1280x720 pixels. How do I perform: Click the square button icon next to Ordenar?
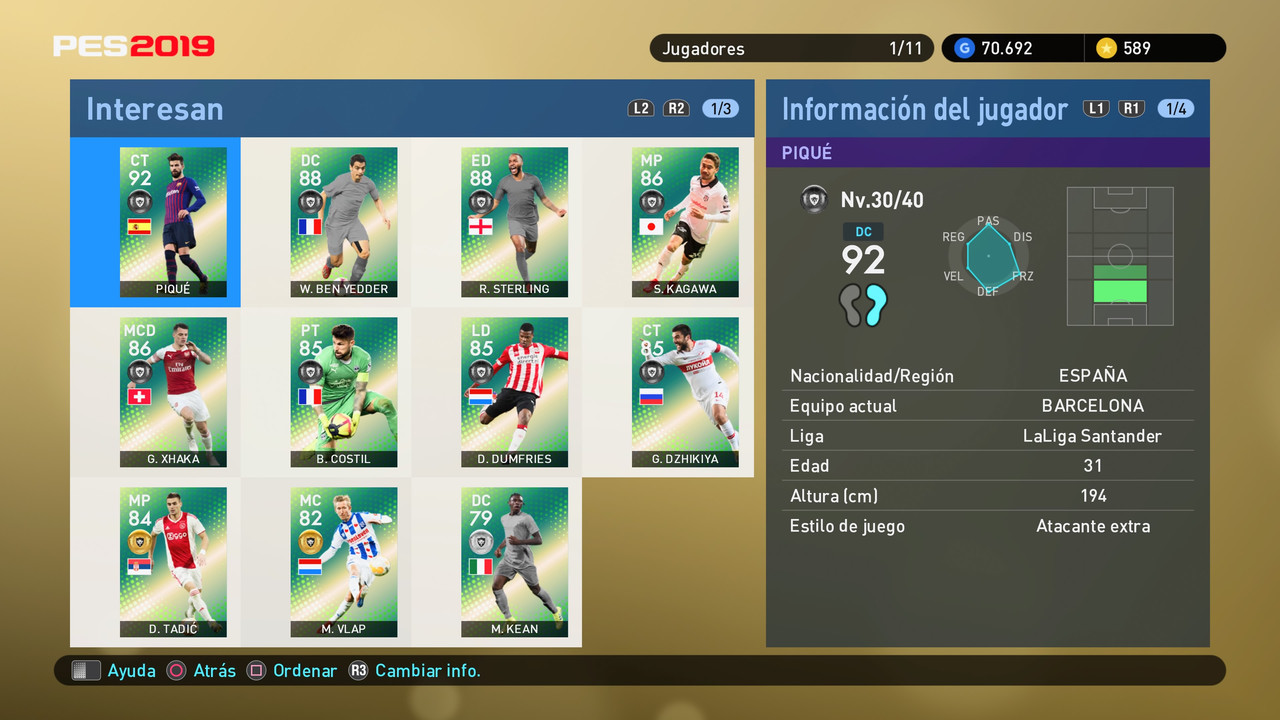[x=258, y=670]
